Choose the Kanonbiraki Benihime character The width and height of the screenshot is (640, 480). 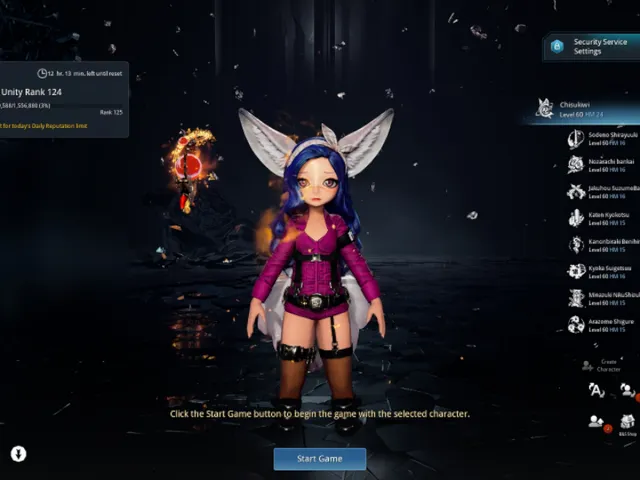click(598, 245)
